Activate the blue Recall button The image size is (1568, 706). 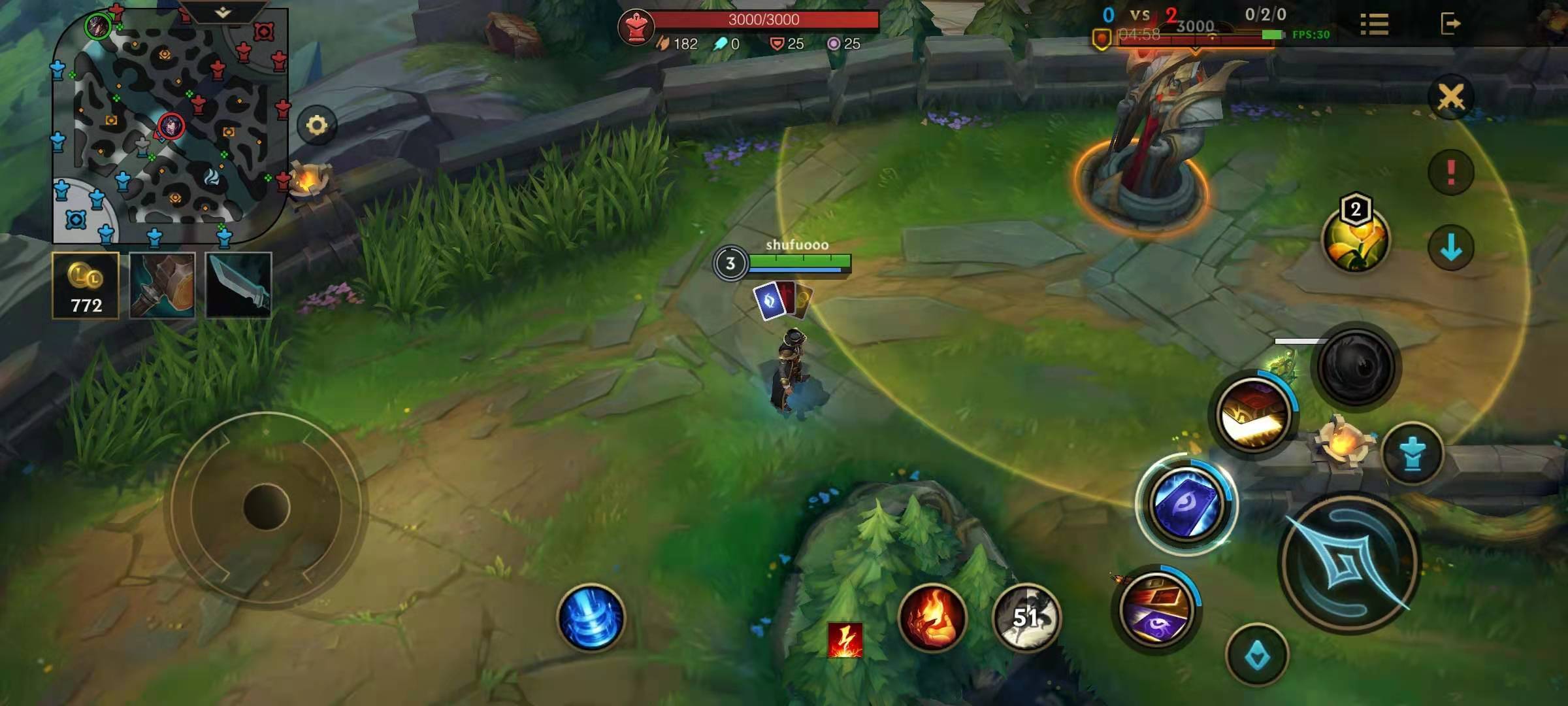tap(591, 618)
